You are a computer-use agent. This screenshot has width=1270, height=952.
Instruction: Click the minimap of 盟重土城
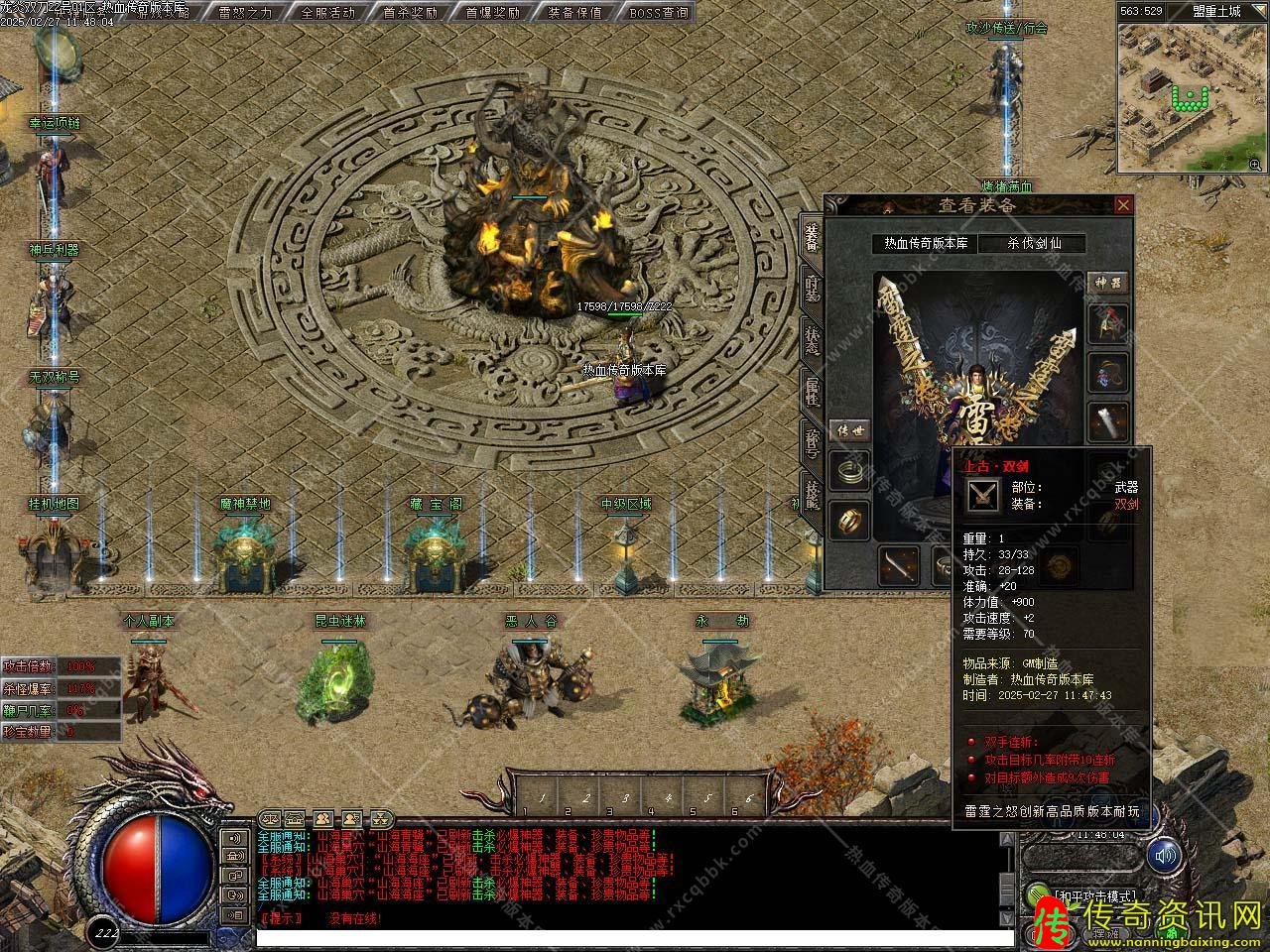point(1188,97)
